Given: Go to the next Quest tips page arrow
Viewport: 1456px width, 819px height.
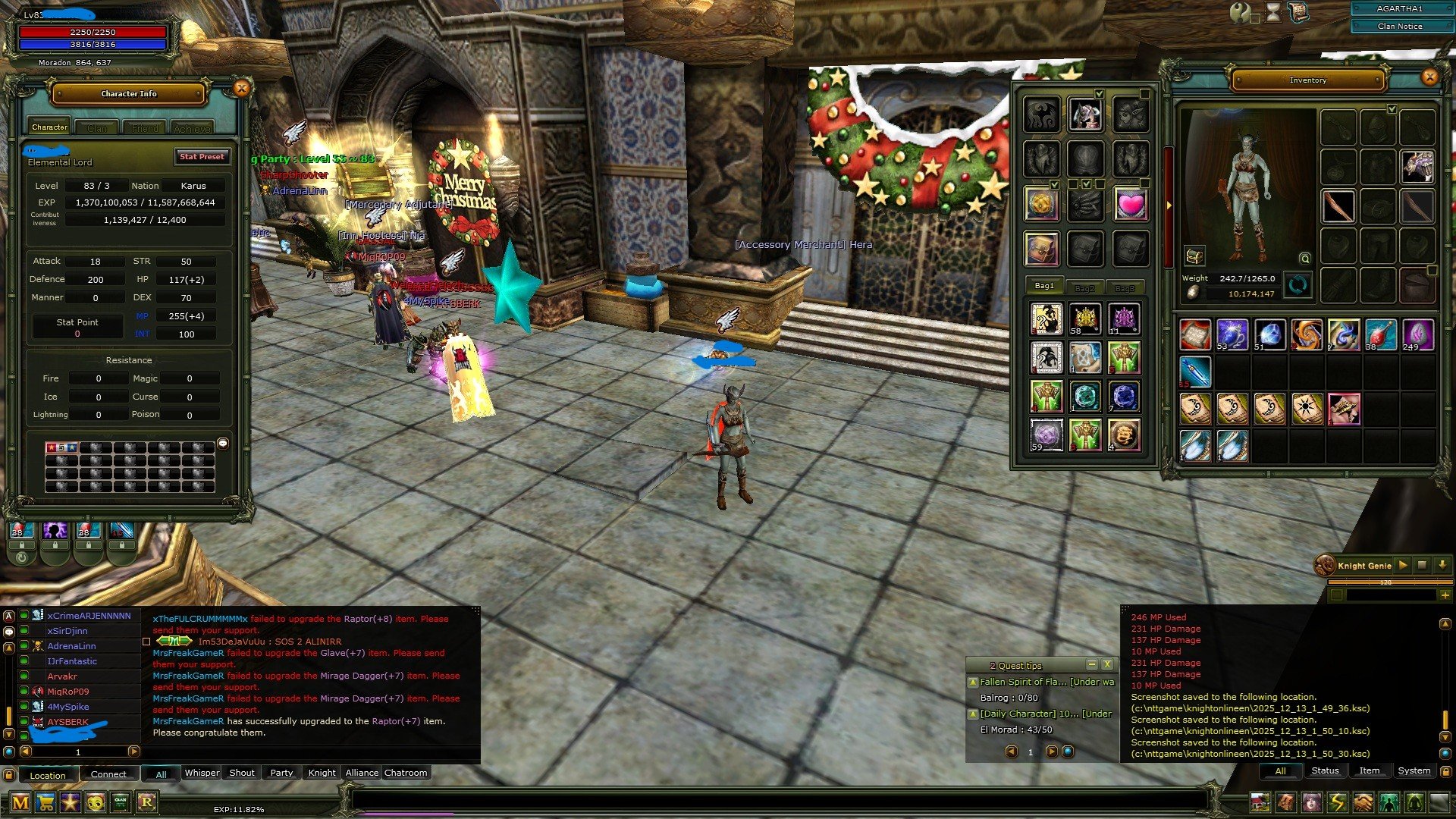Looking at the screenshot, I should pos(1052,752).
